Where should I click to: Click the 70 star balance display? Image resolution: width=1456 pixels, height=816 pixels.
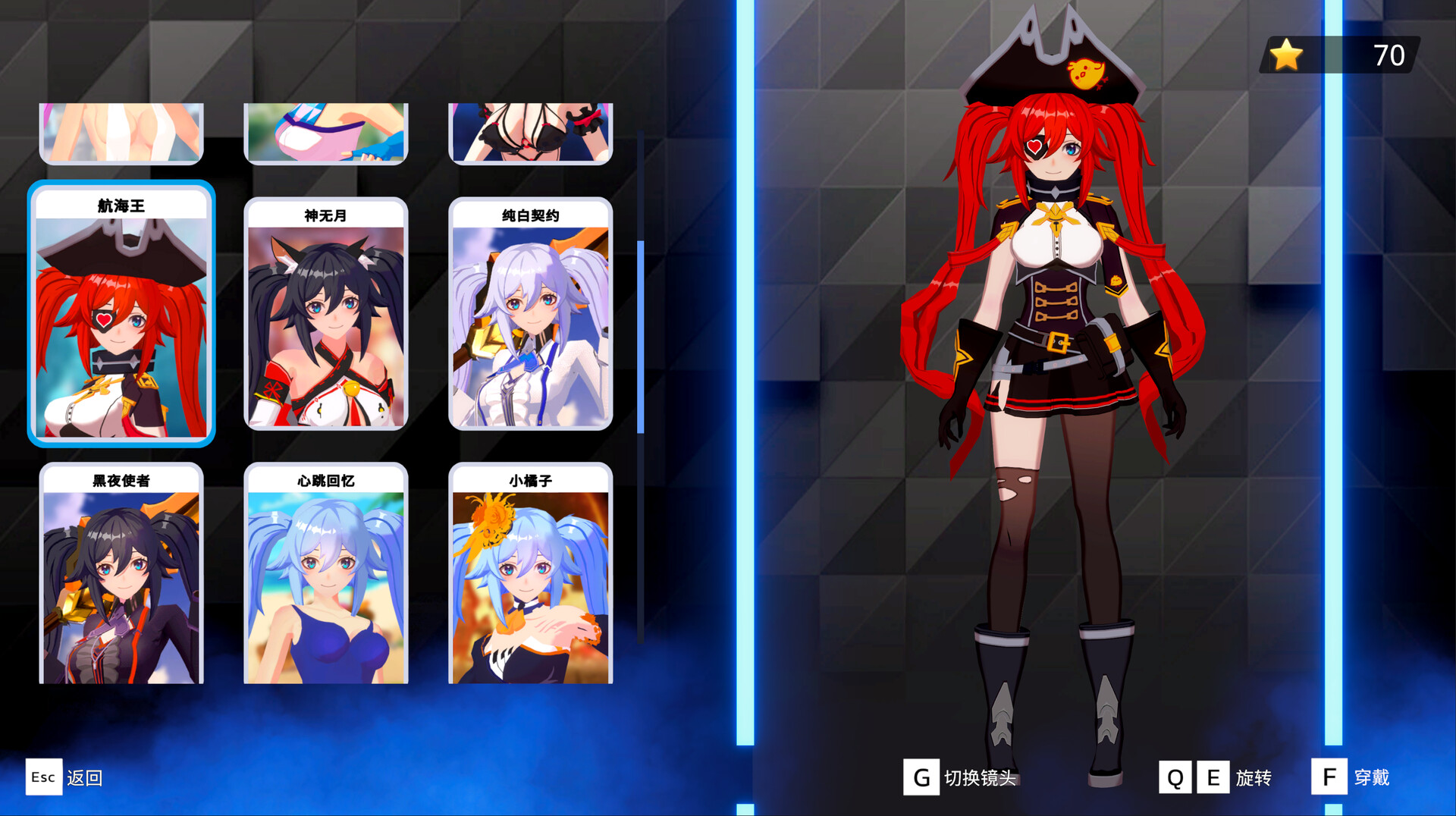point(1389,55)
